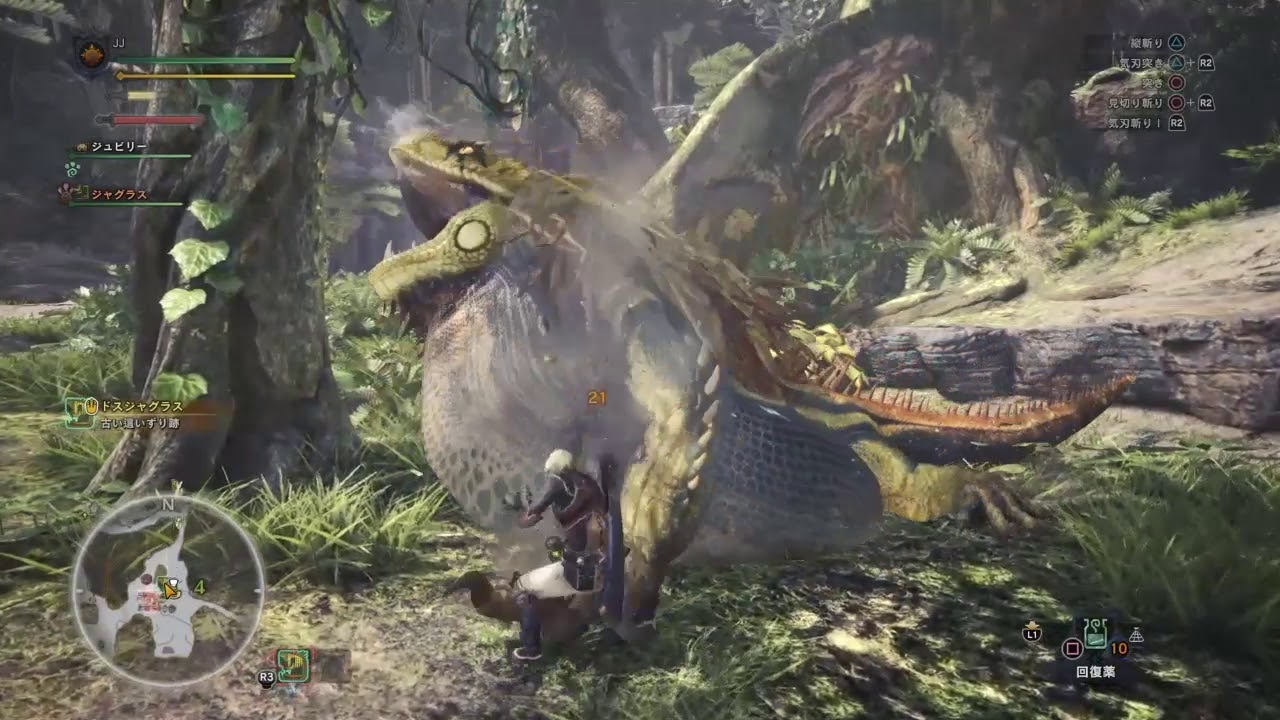The height and width of the screenshot is (720, 1280).
Task: Click the Triangle button icon for 縦斬り
Action: pos(1177,42)
